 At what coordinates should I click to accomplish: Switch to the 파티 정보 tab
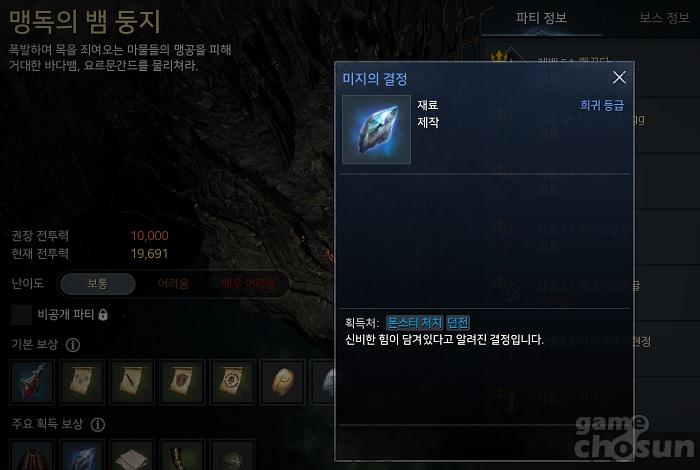pyautogui.click(x=541, y=17)
